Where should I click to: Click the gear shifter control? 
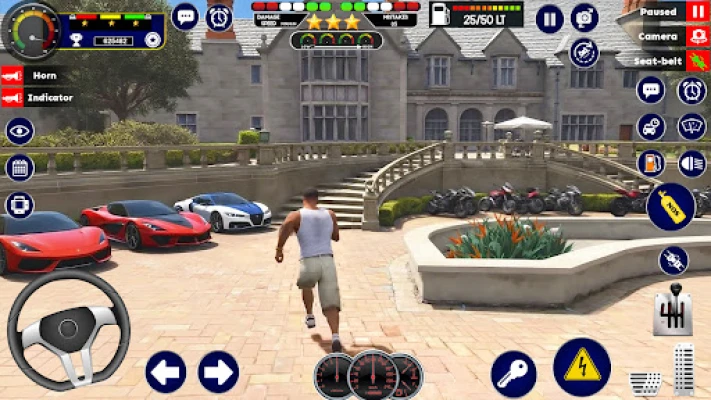[x=673, y=314]
